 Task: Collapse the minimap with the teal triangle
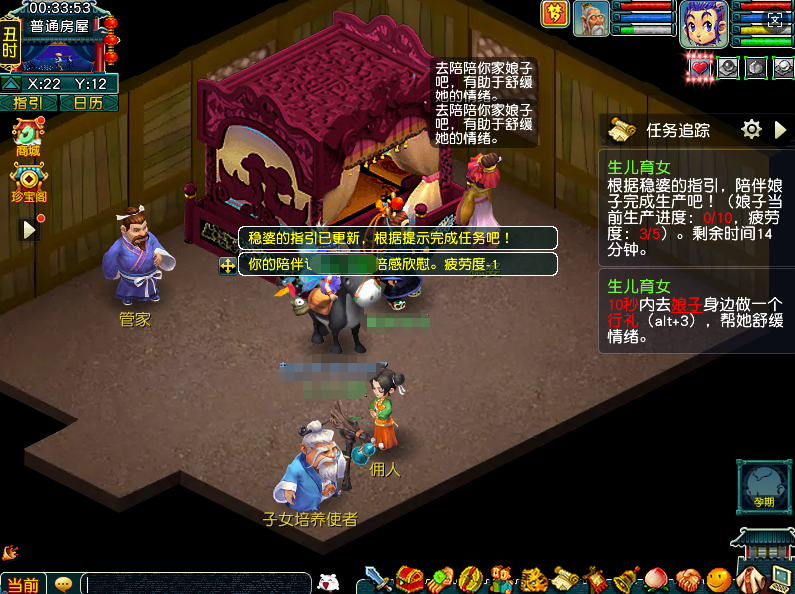pyautogui.click(x=10, y=84)
